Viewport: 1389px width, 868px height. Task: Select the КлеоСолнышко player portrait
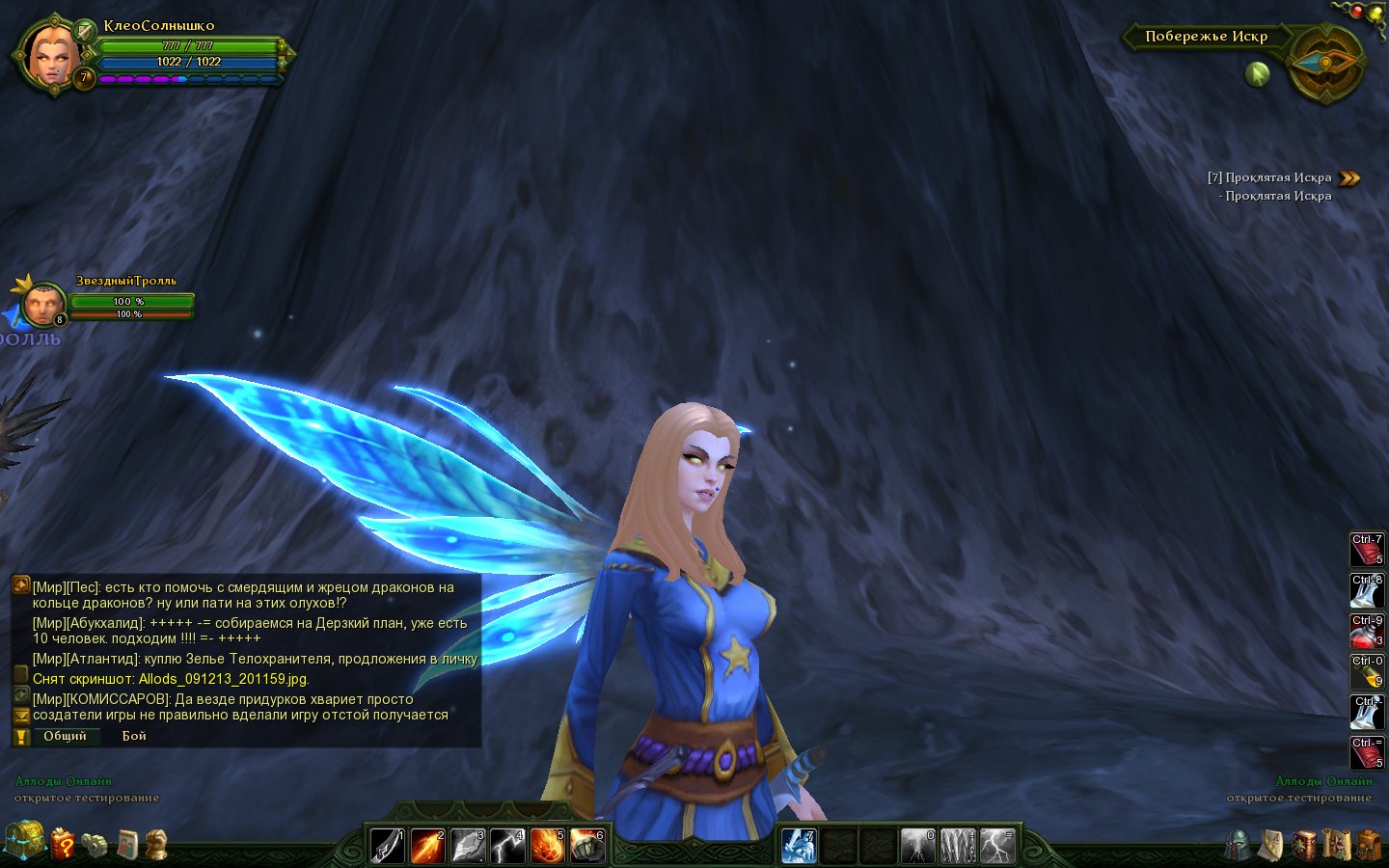48,54
